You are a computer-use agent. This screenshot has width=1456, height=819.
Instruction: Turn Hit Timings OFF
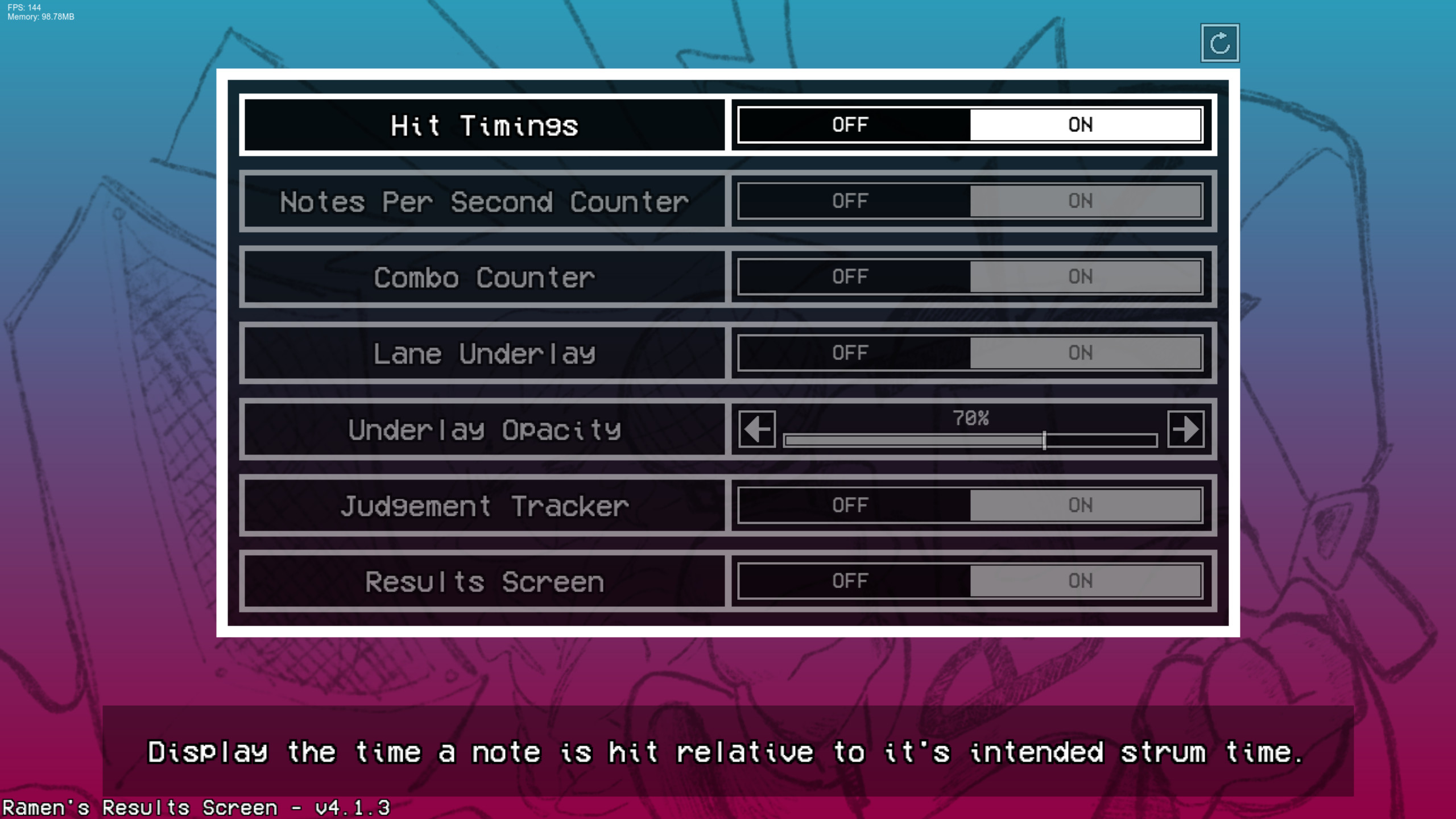tap(849, 125)
